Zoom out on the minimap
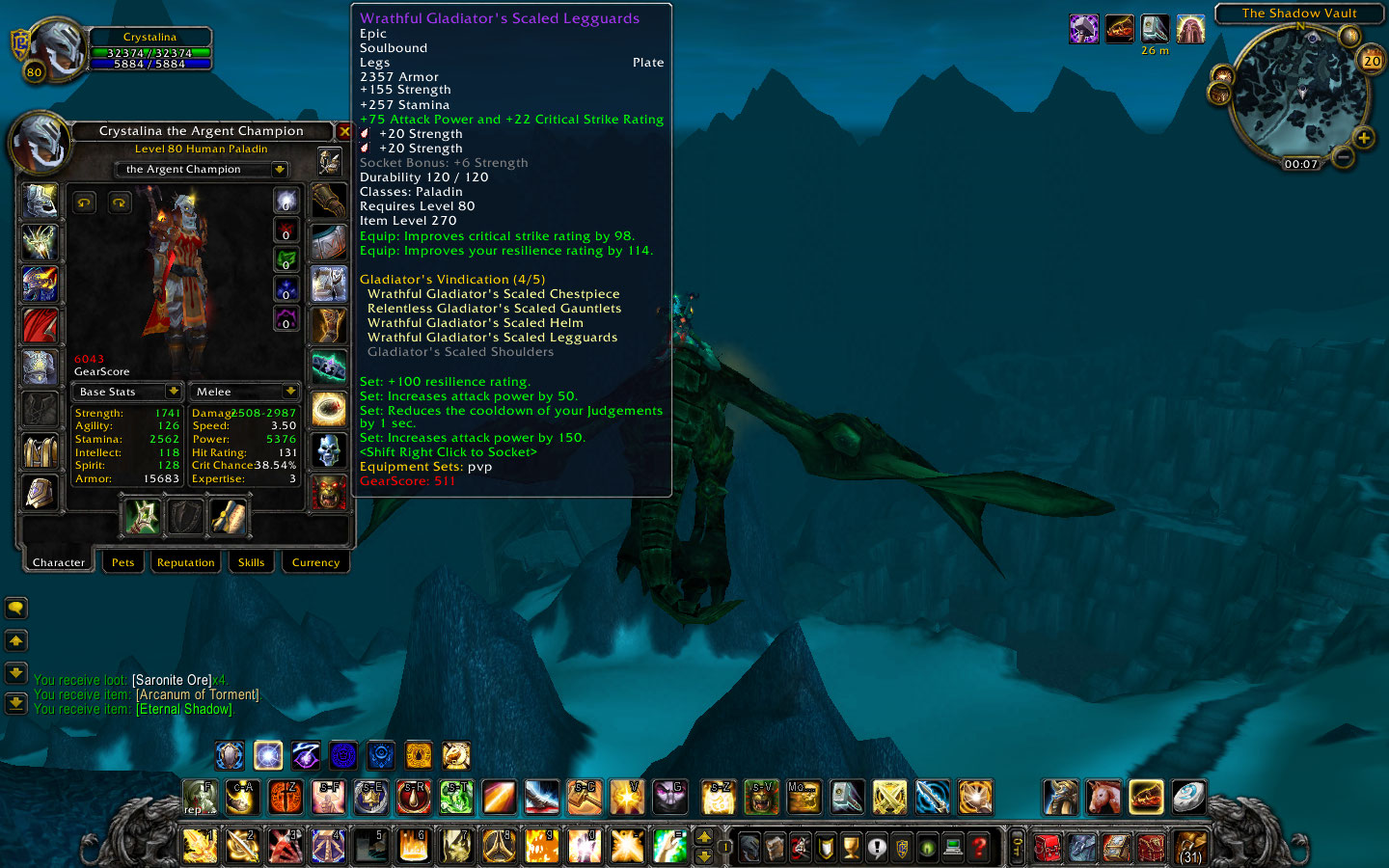 (1343, 155)
